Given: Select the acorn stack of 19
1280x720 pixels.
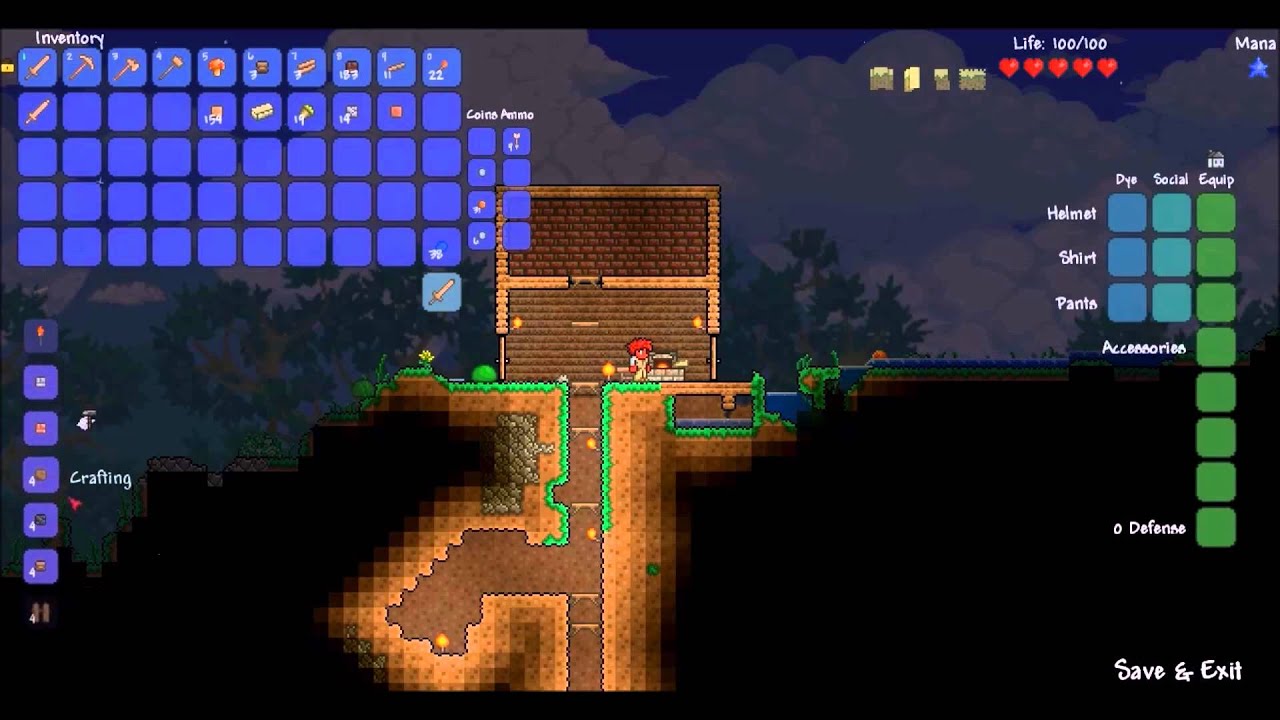Looking at the screenshot, I should click(x=307, y=112).
